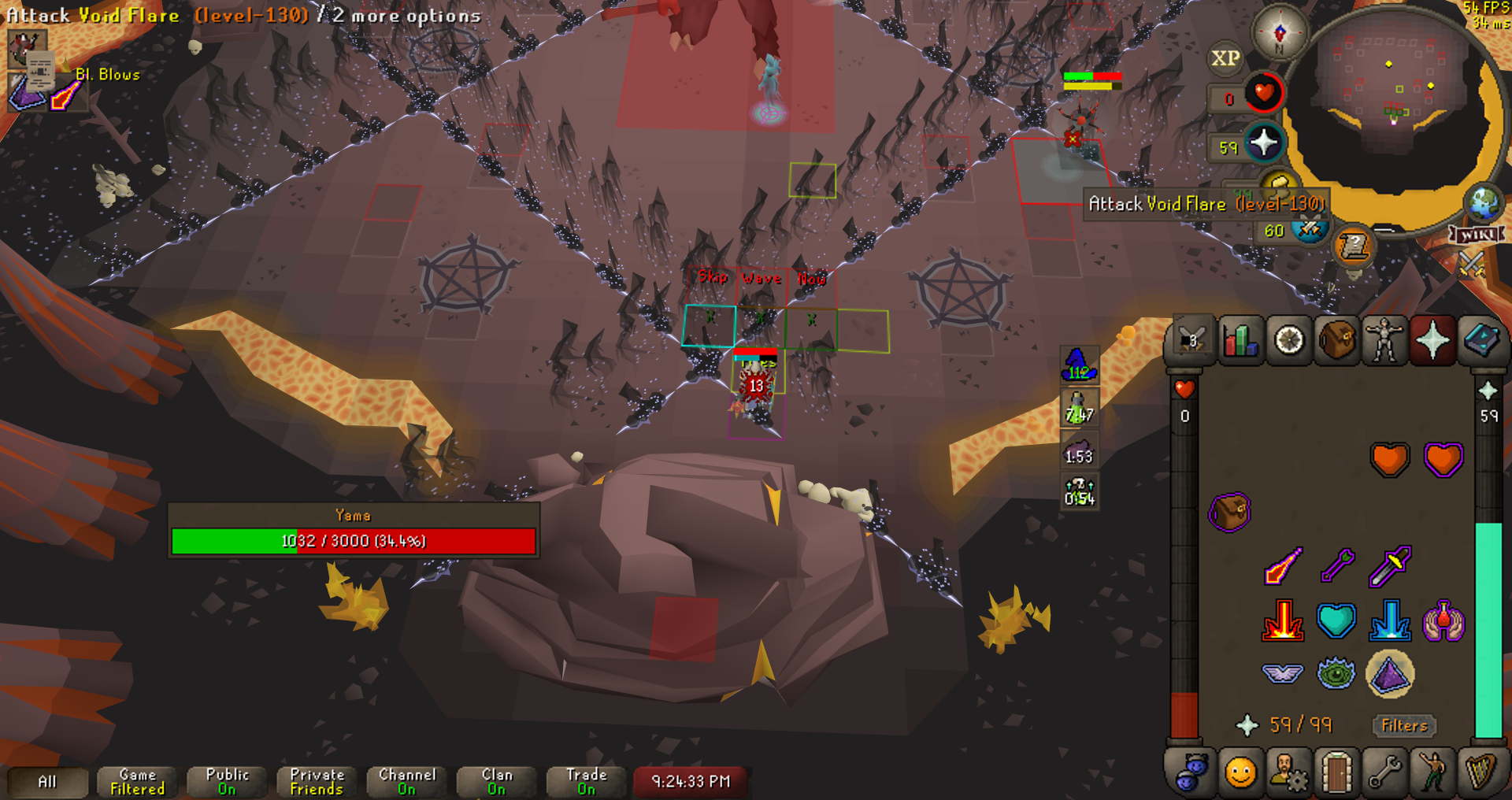This screenshot has height=800, width=1512.
Task: Select the Game Filtered chat tab
Action: (137, 781)
